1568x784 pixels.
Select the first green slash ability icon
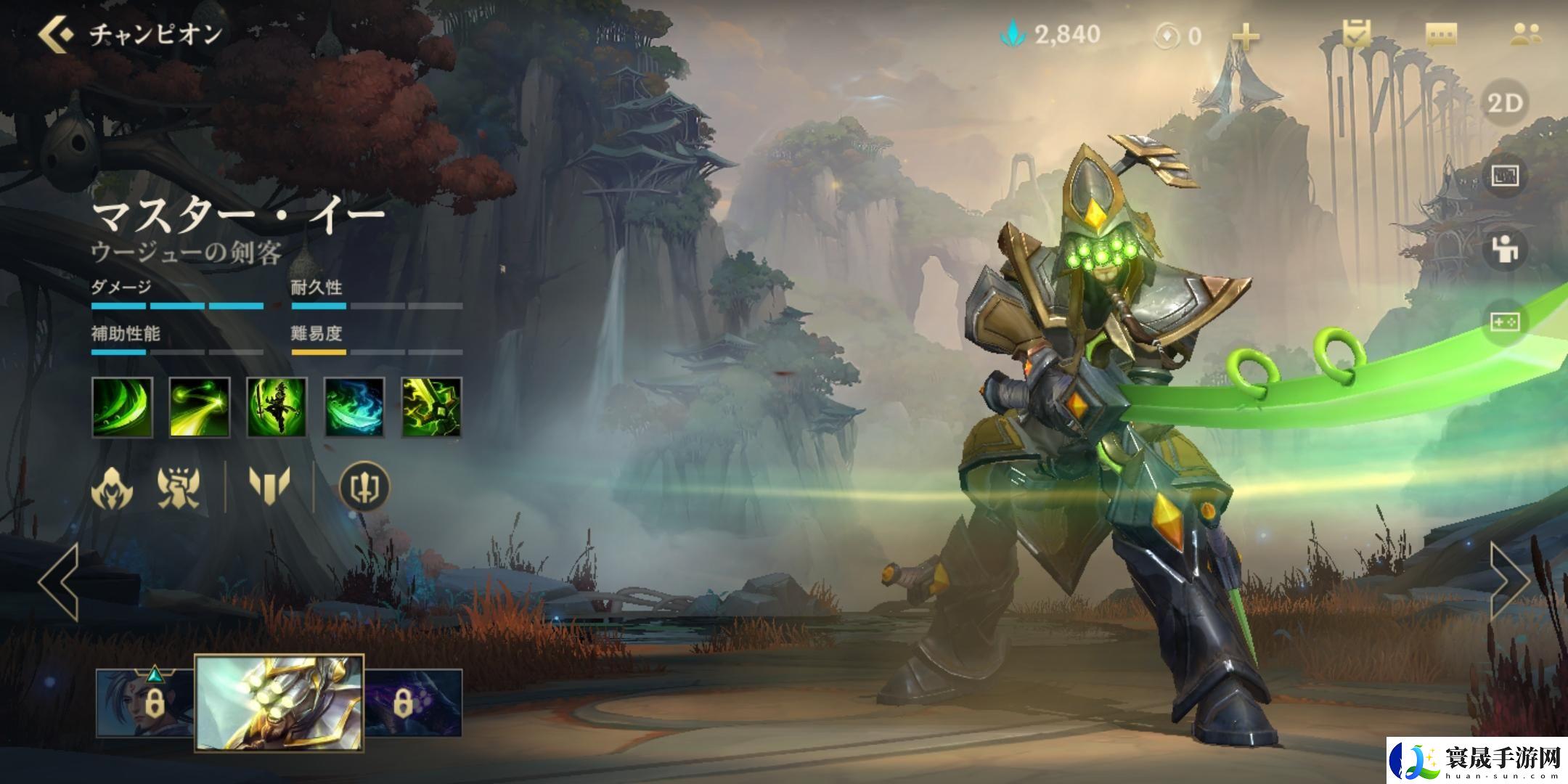[x=123, y=407]
